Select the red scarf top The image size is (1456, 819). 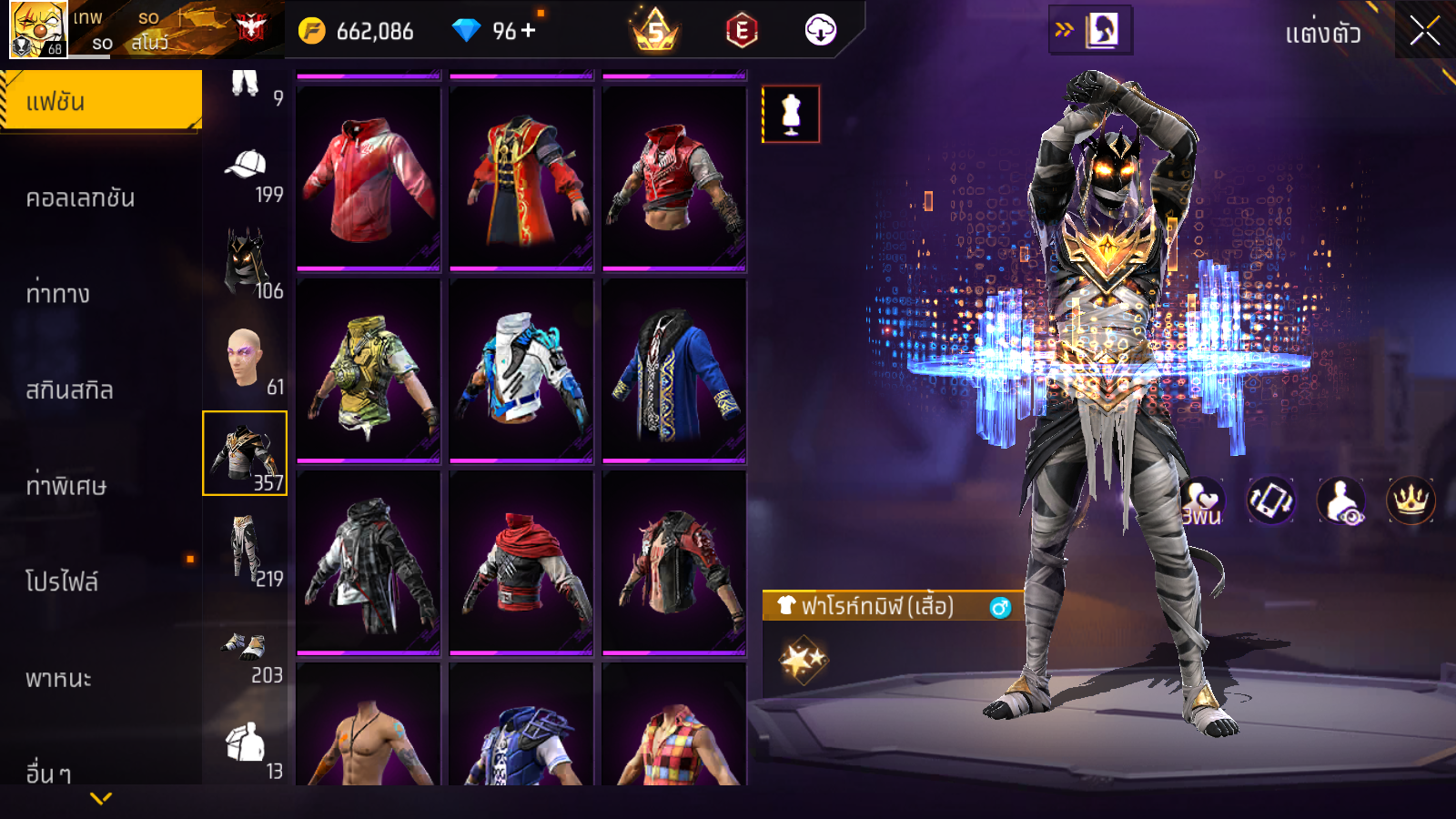(521, 563)
